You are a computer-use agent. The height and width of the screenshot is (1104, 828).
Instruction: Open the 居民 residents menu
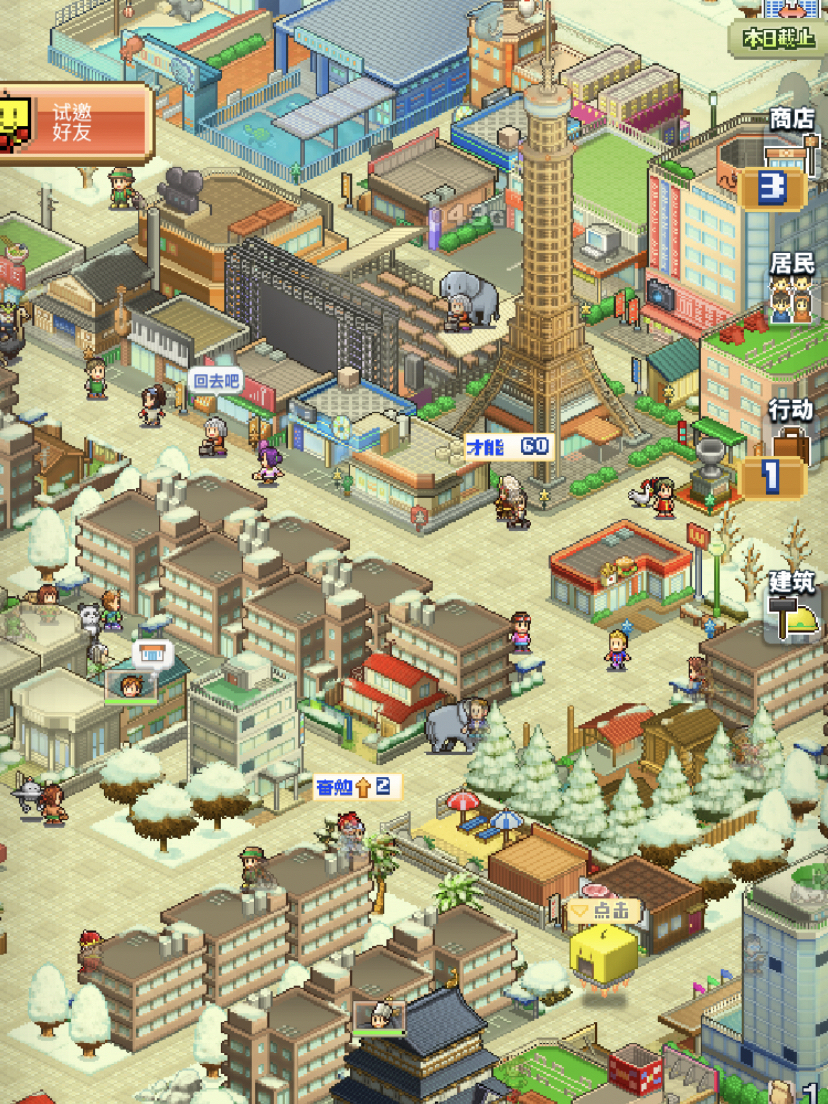[790, 290]
